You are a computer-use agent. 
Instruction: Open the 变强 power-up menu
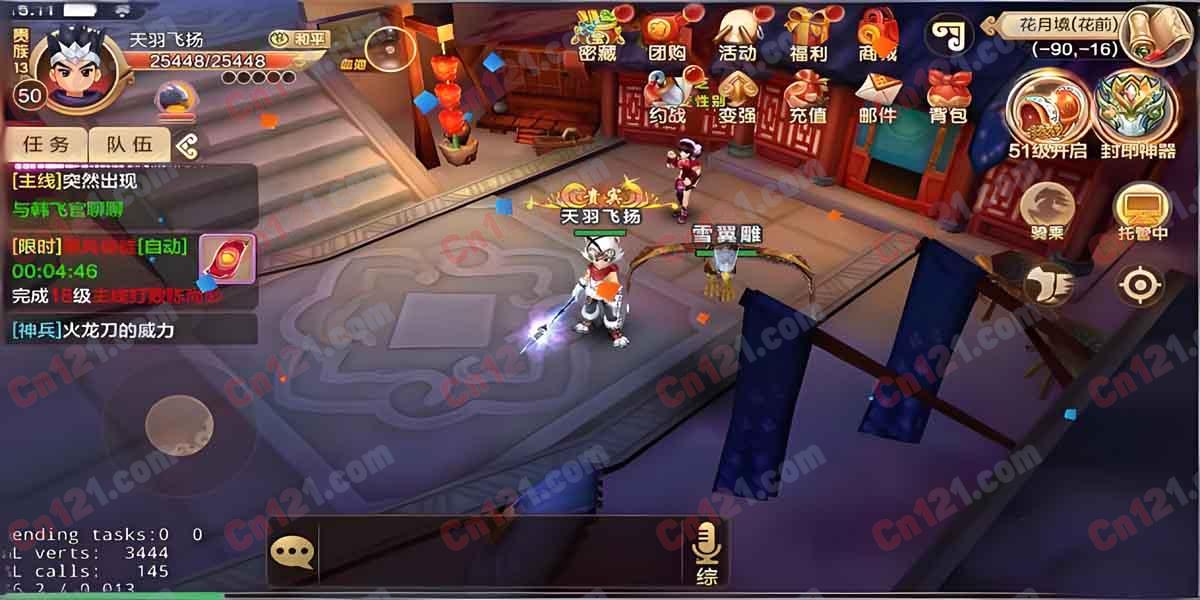pyautogui.click(x=737, y=98)
